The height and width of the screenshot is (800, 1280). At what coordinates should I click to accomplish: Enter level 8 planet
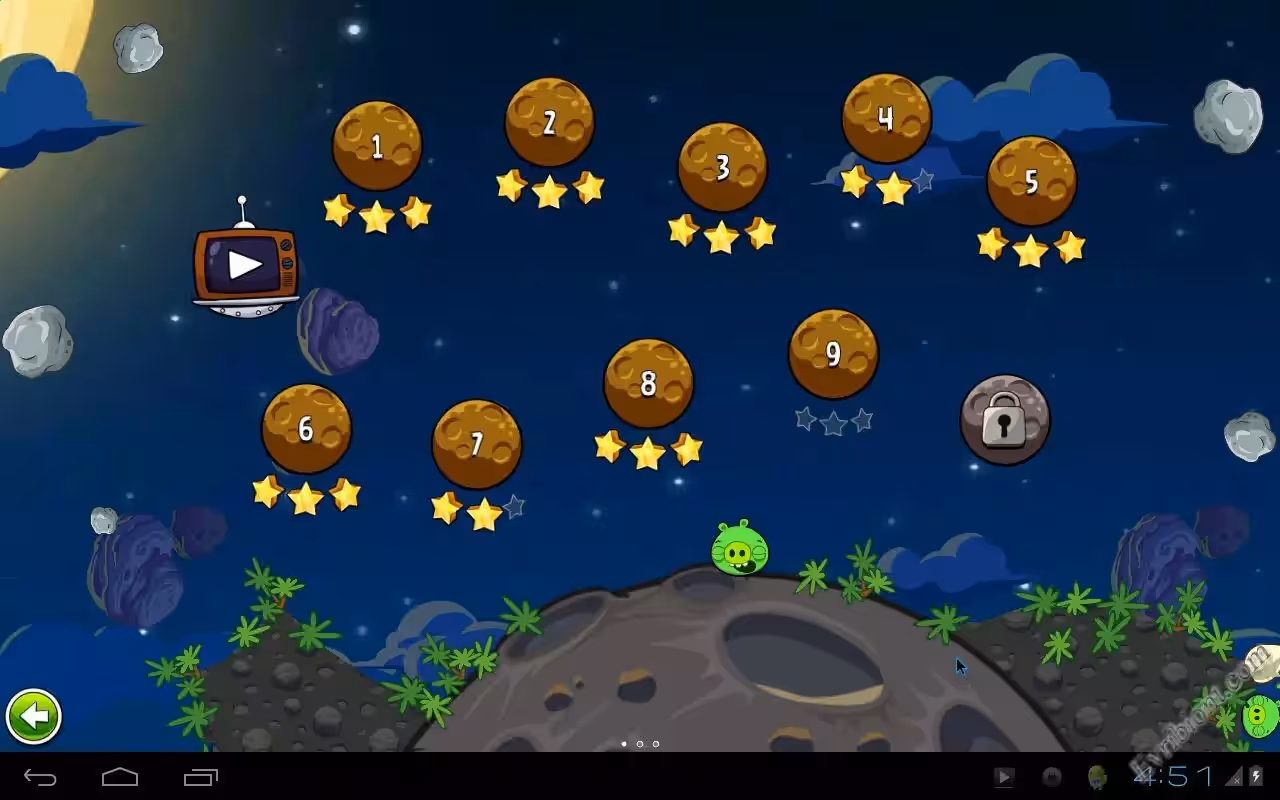click(648, 383)
